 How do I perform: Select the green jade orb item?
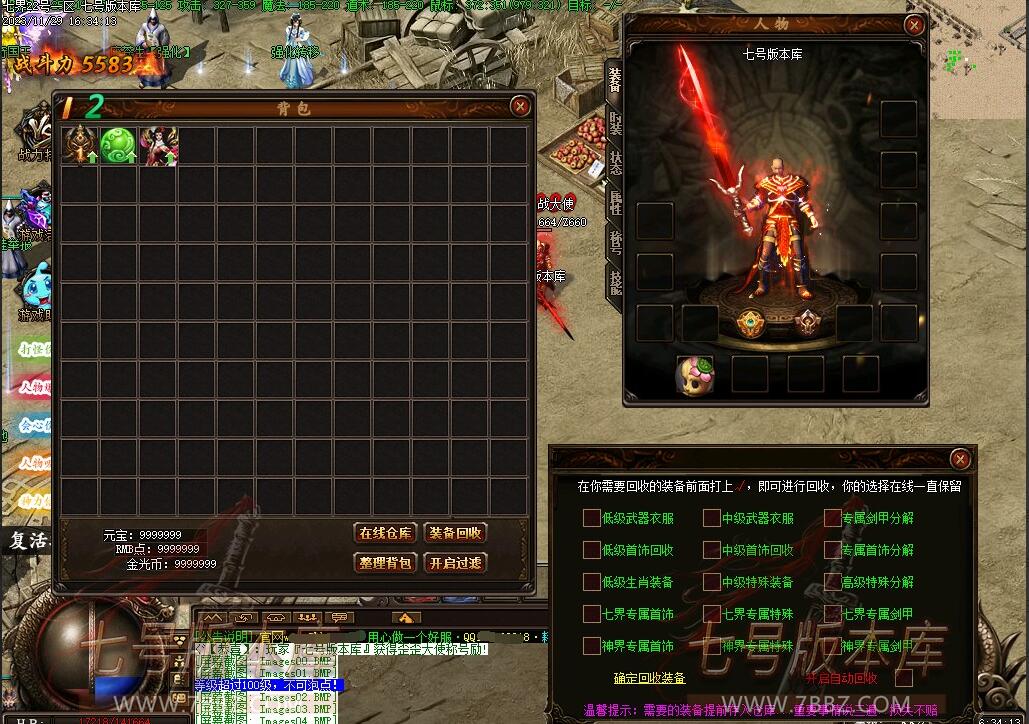click(119, 146)
